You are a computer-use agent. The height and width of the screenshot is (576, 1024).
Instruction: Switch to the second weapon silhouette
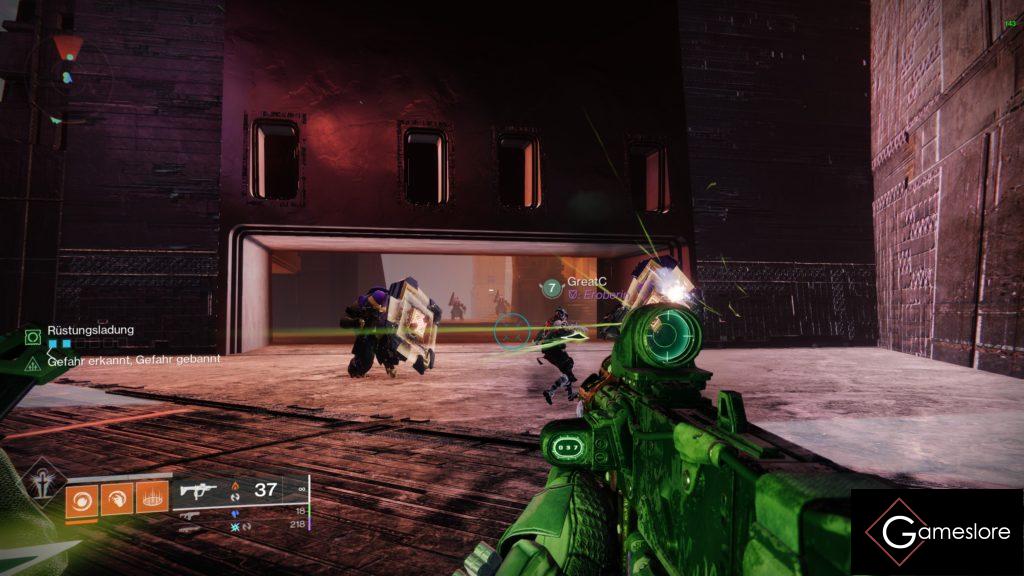188,513
